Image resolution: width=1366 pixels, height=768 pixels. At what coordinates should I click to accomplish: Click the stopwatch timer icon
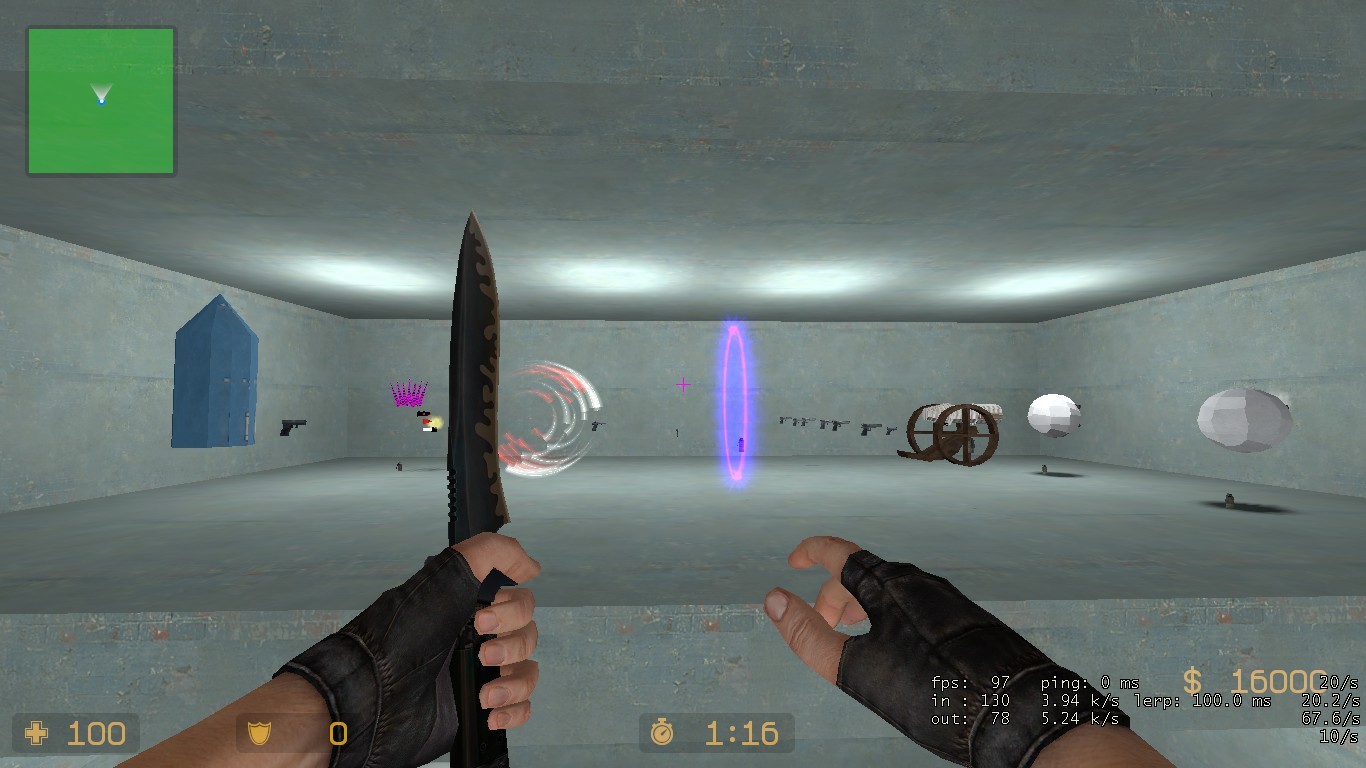pyautogui.click(x=661, y=734)
